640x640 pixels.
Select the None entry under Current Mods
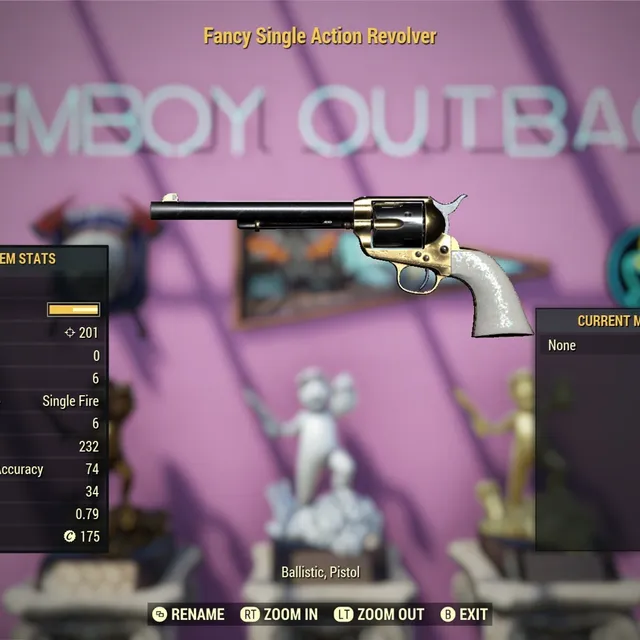click(x=563, y=345)
